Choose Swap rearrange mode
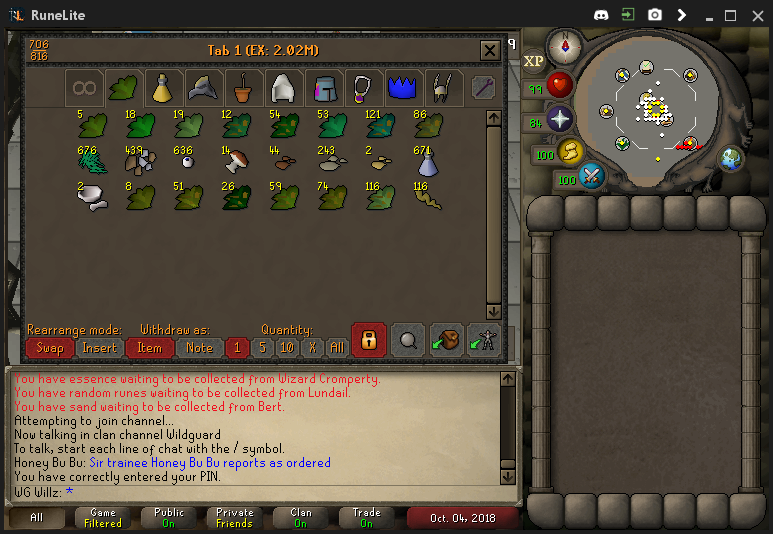The height and width of the screenshot is (534, 773). coord(50,347)
